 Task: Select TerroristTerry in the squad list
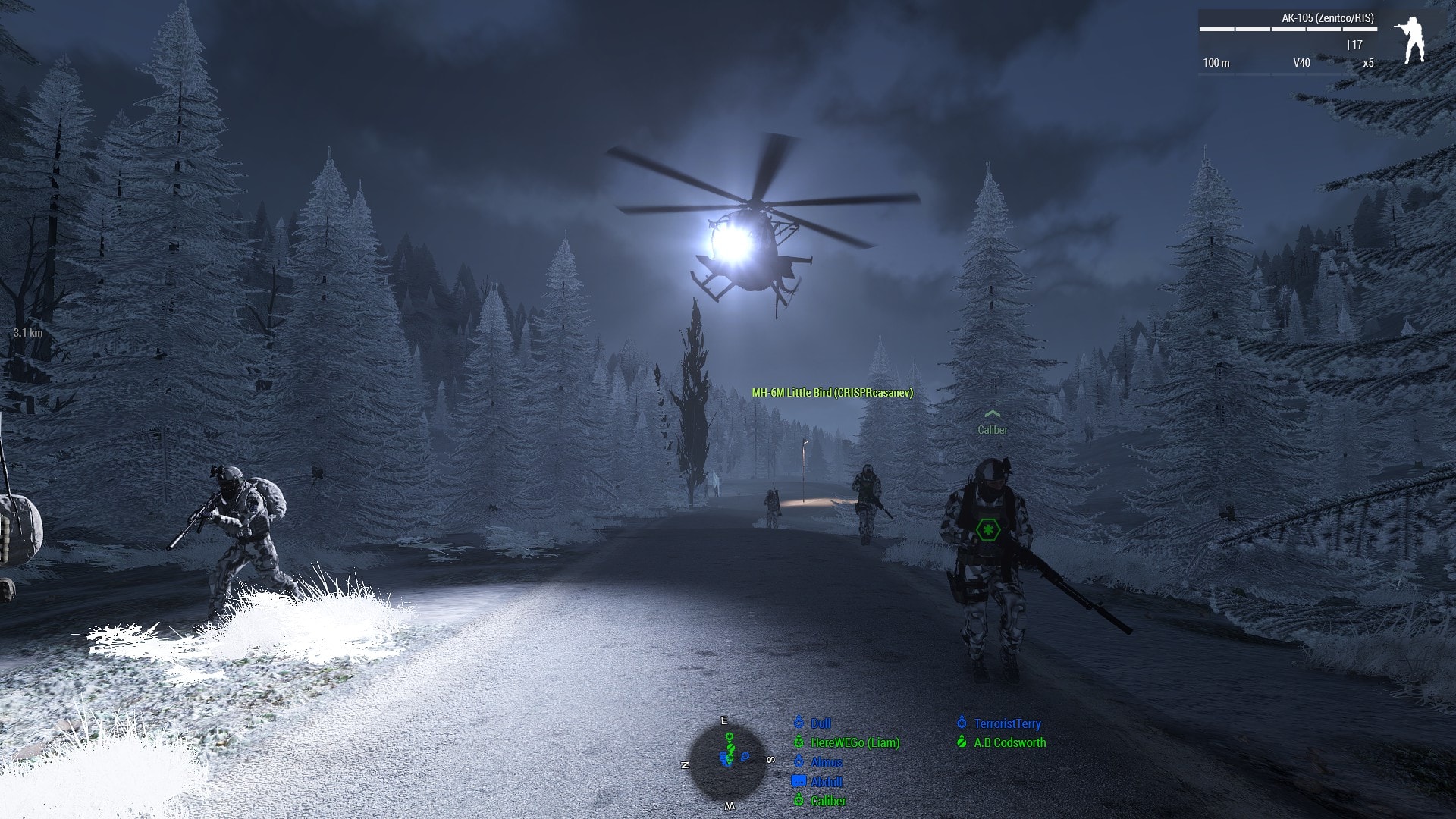point(1007,723)
